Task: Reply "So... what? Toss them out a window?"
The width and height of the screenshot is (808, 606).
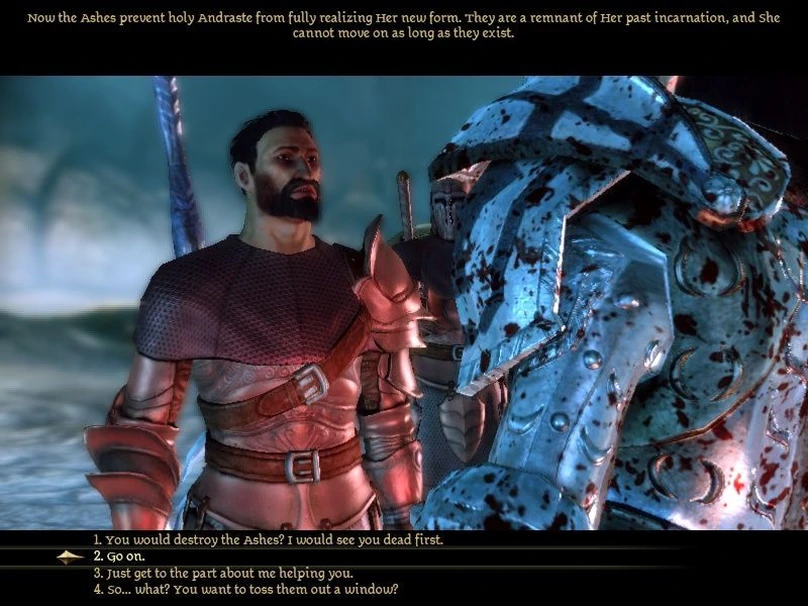Action: tap(245, 589)
